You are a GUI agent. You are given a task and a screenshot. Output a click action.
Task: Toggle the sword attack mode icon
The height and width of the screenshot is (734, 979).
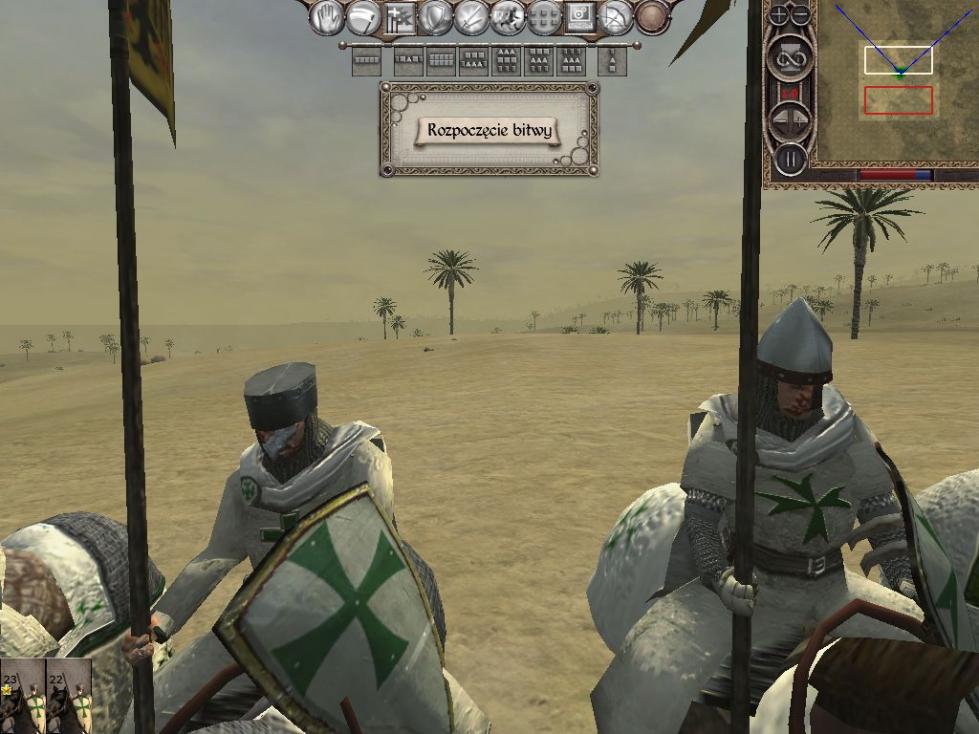[471, 16]
